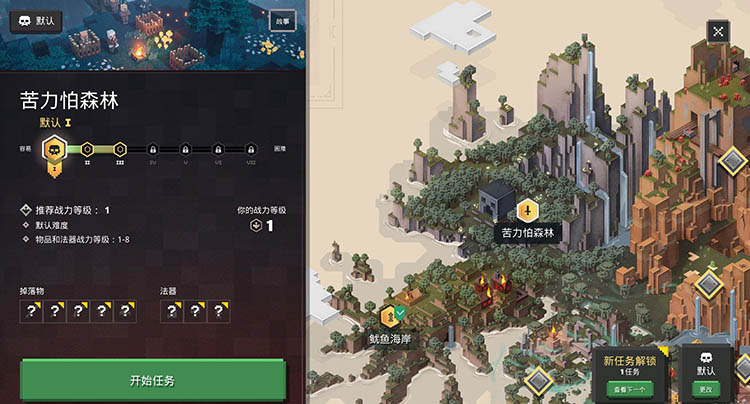Screen dimensions: 750x404
Task: Click the 默认 skull difficulty button
Action: (x=37, y=20)
